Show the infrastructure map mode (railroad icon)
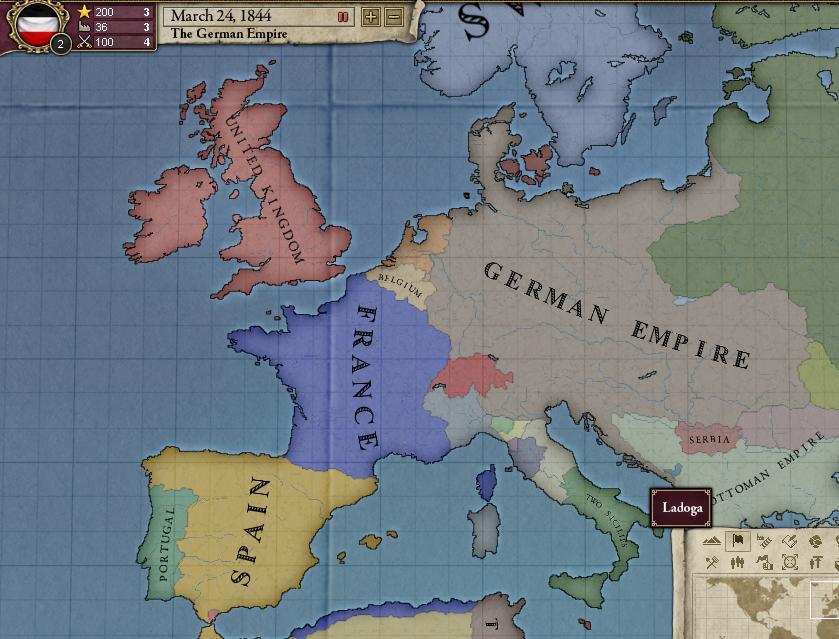839x639 pixels. 764,541
